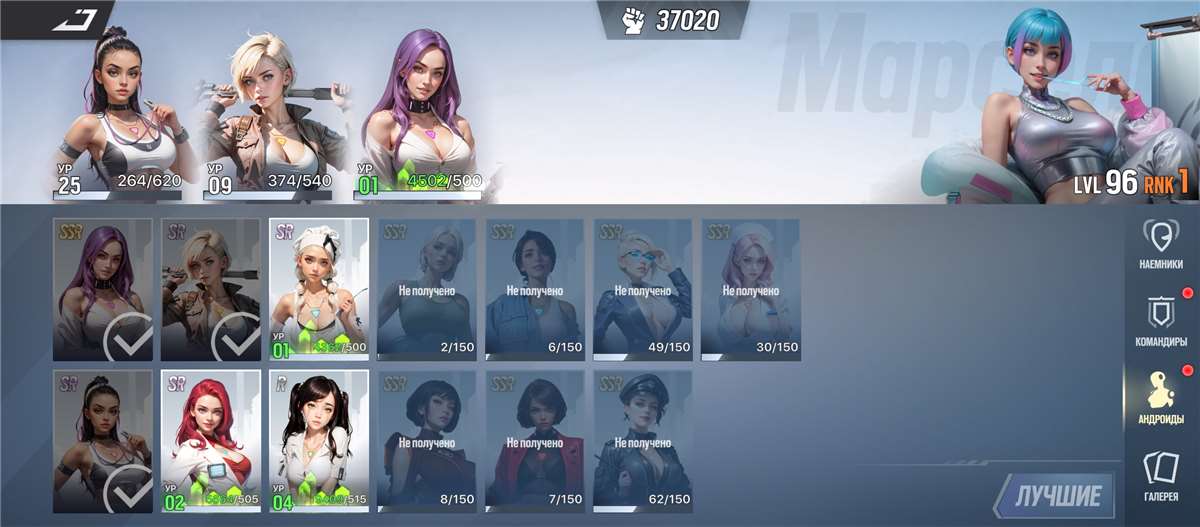1200x527 pixels.
Task: Go back with the top-left arrow
Action: 74,18
